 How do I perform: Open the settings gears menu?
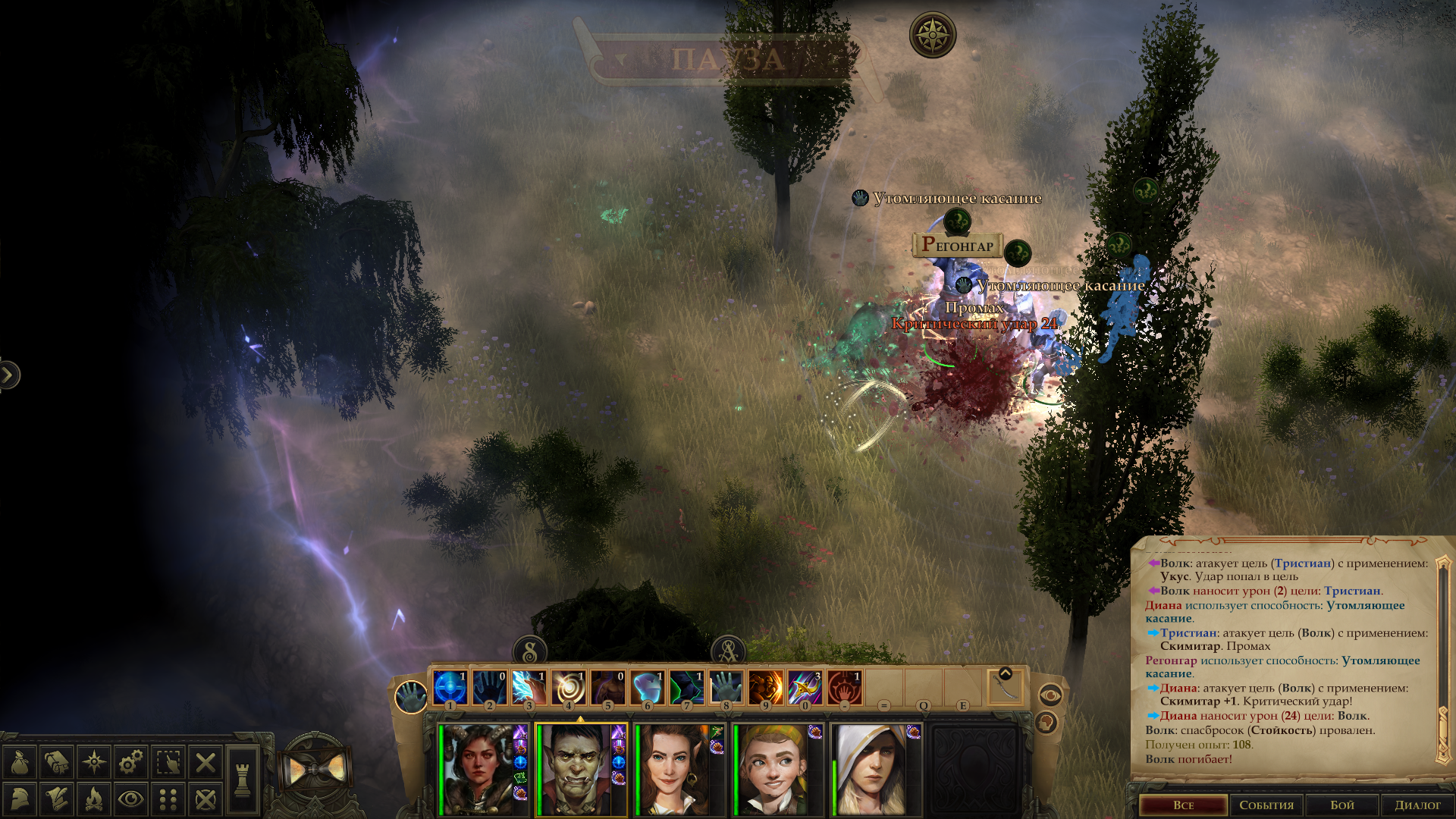coord(130,762)
